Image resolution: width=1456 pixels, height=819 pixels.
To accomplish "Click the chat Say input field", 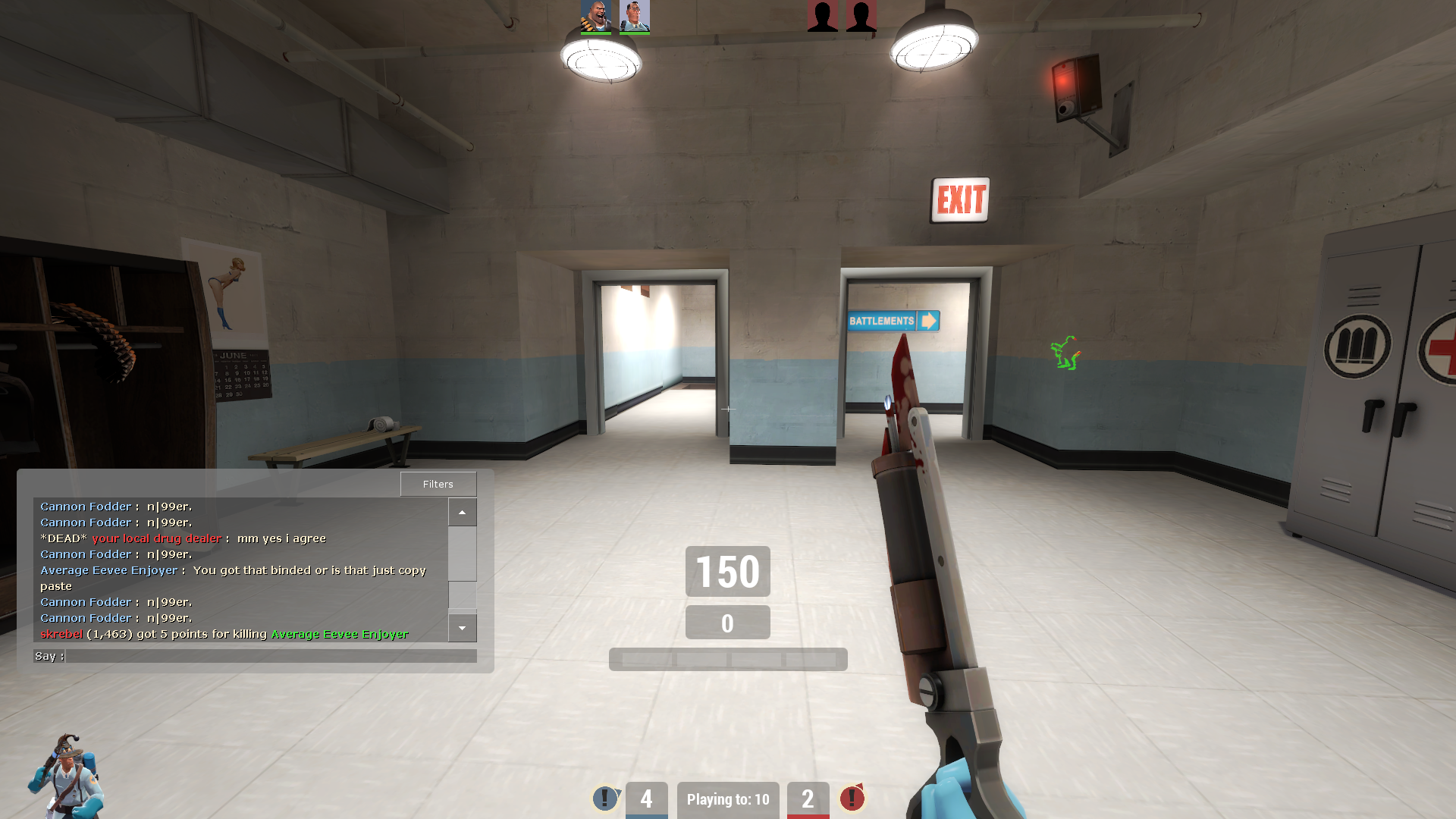I will click(x=271, y=656).
